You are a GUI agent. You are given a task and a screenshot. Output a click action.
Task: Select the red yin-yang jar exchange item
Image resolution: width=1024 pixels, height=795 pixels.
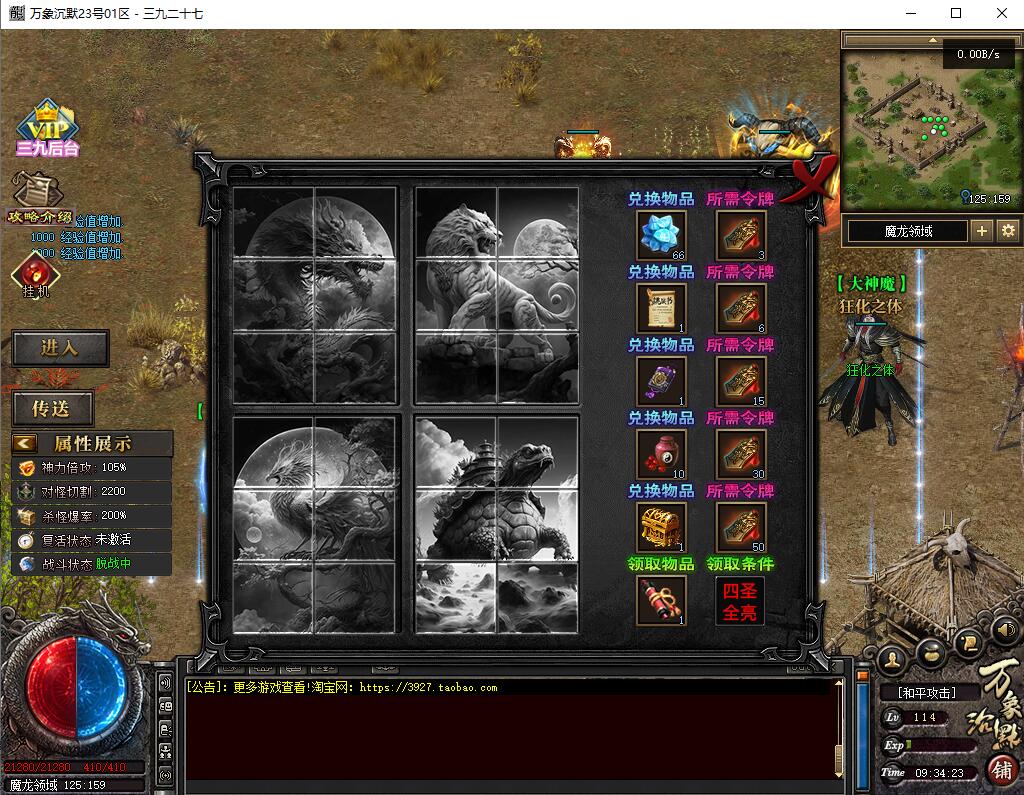pyautogui.click(x=661, y=454)
